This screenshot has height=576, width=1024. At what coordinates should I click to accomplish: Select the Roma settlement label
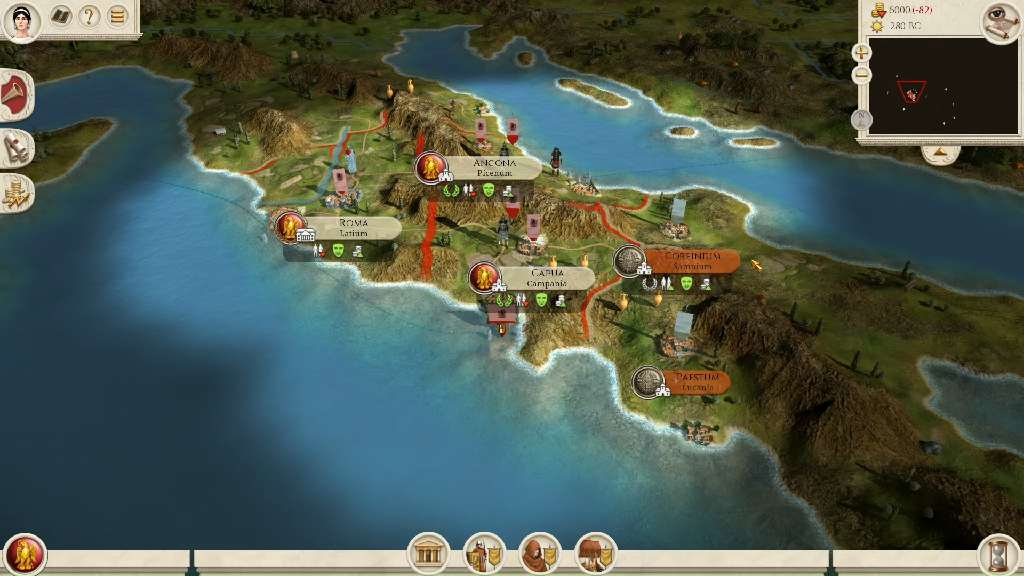[x=352, y=227]
